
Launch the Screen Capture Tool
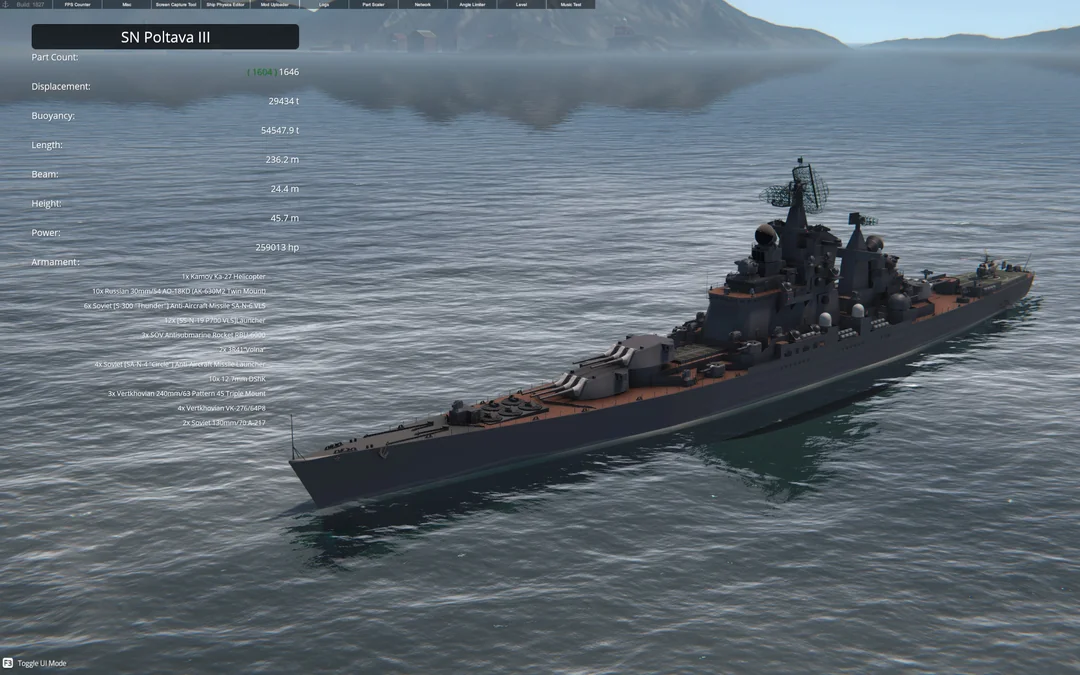(x=176, y=5)
